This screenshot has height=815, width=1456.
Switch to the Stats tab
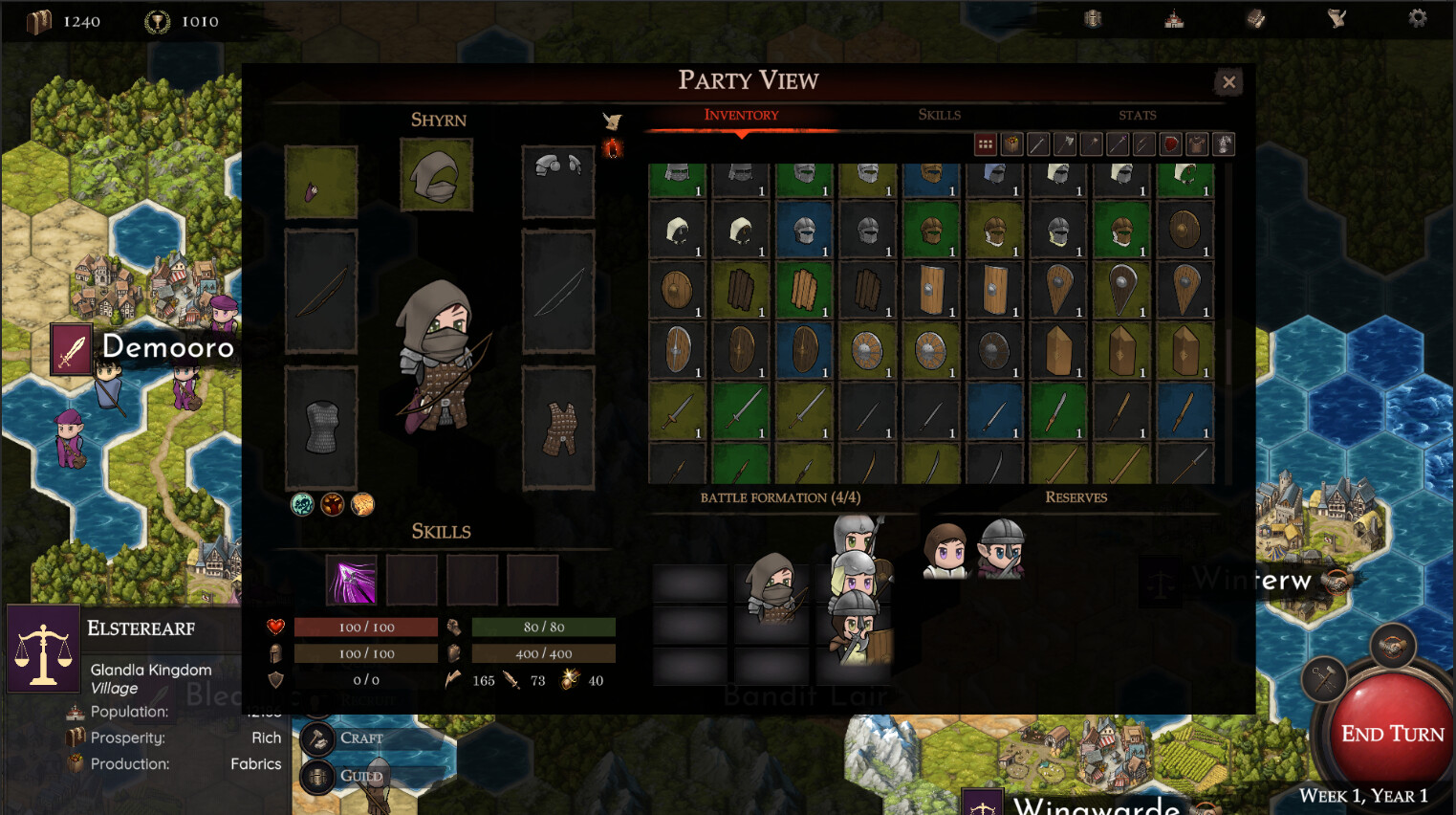1137,115
